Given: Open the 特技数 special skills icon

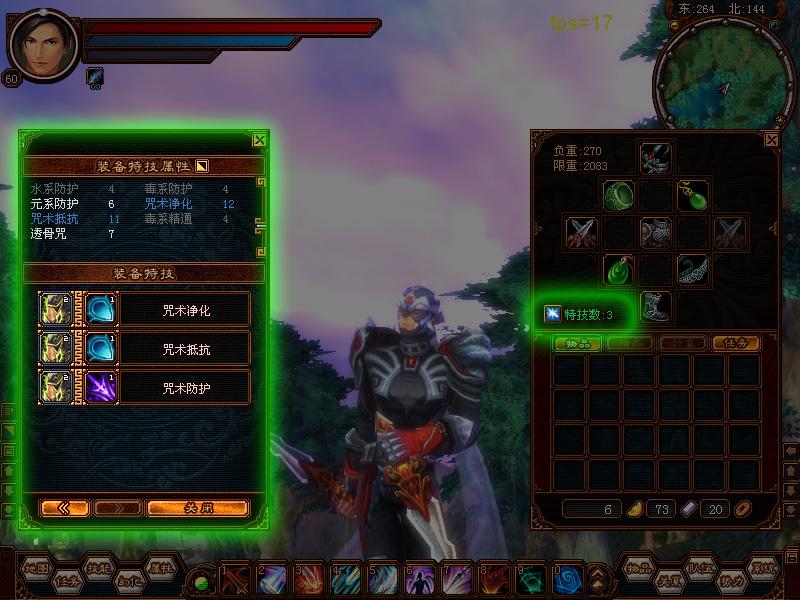Looking at the screenshot, I should tap(552, 314).
